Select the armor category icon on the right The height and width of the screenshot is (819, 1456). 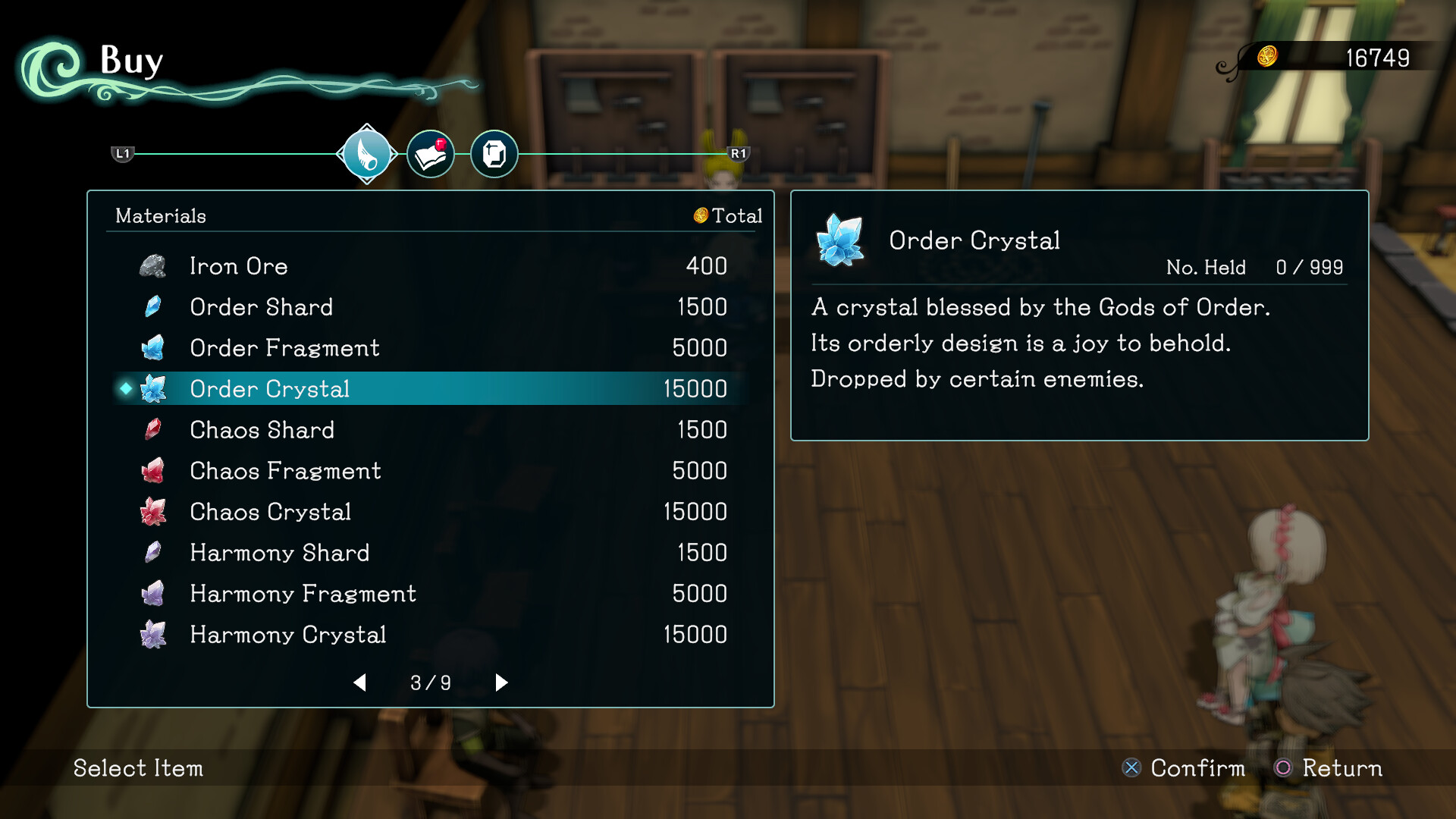(x=494, y=154)
